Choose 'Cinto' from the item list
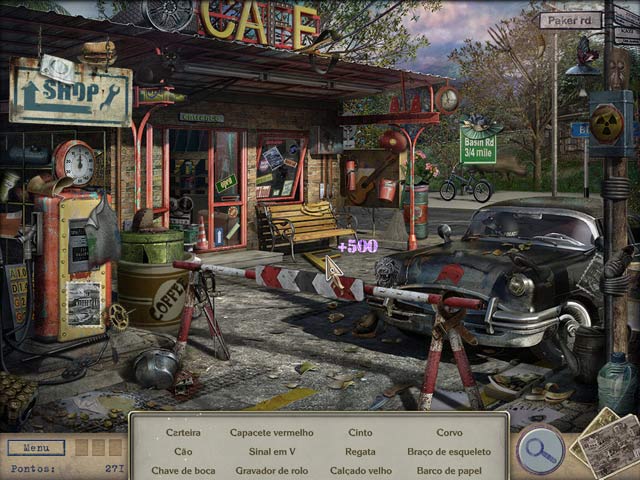The image size is (640, 480). click(x=360, y=433)
